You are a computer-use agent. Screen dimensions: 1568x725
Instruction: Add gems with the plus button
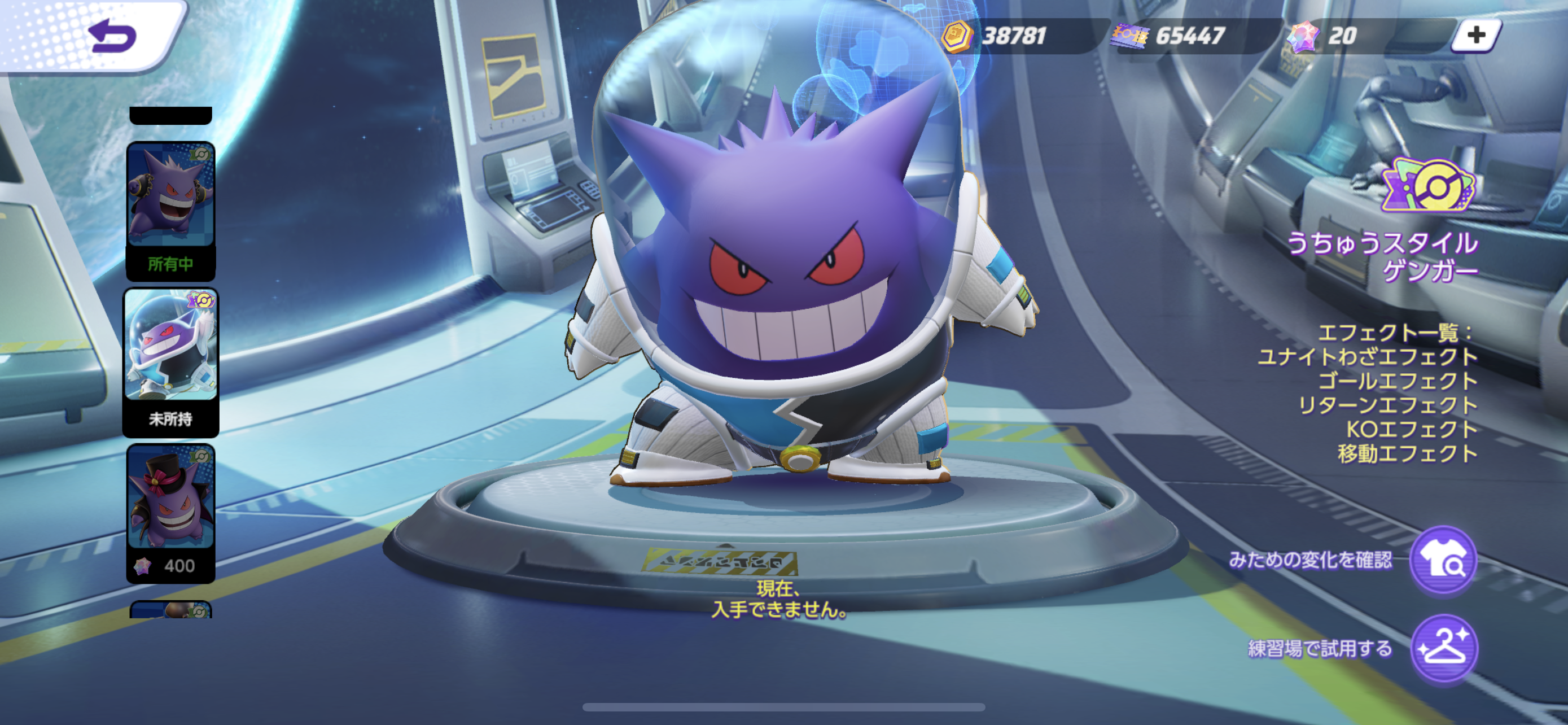click(x=1475, y=36)
